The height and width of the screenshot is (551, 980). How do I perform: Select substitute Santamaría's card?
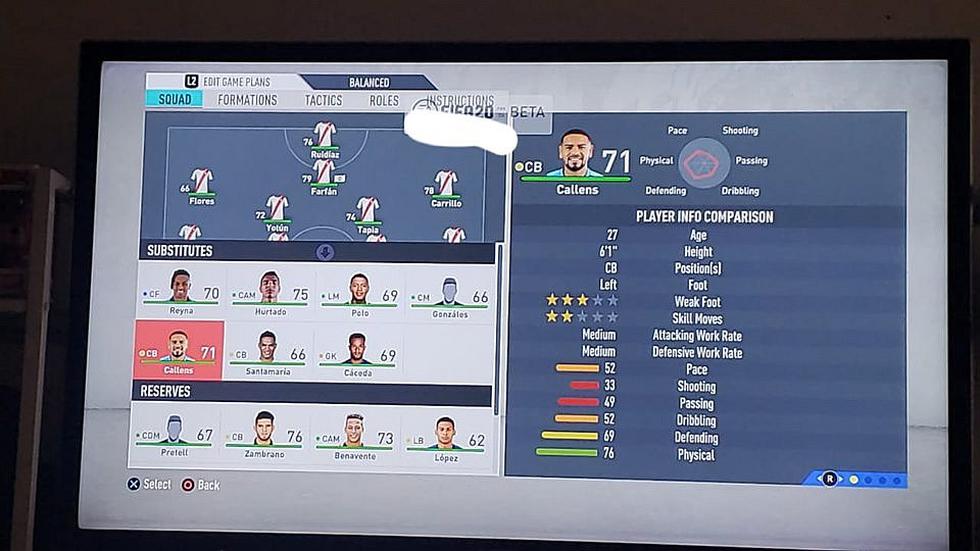tap(270, 351)
